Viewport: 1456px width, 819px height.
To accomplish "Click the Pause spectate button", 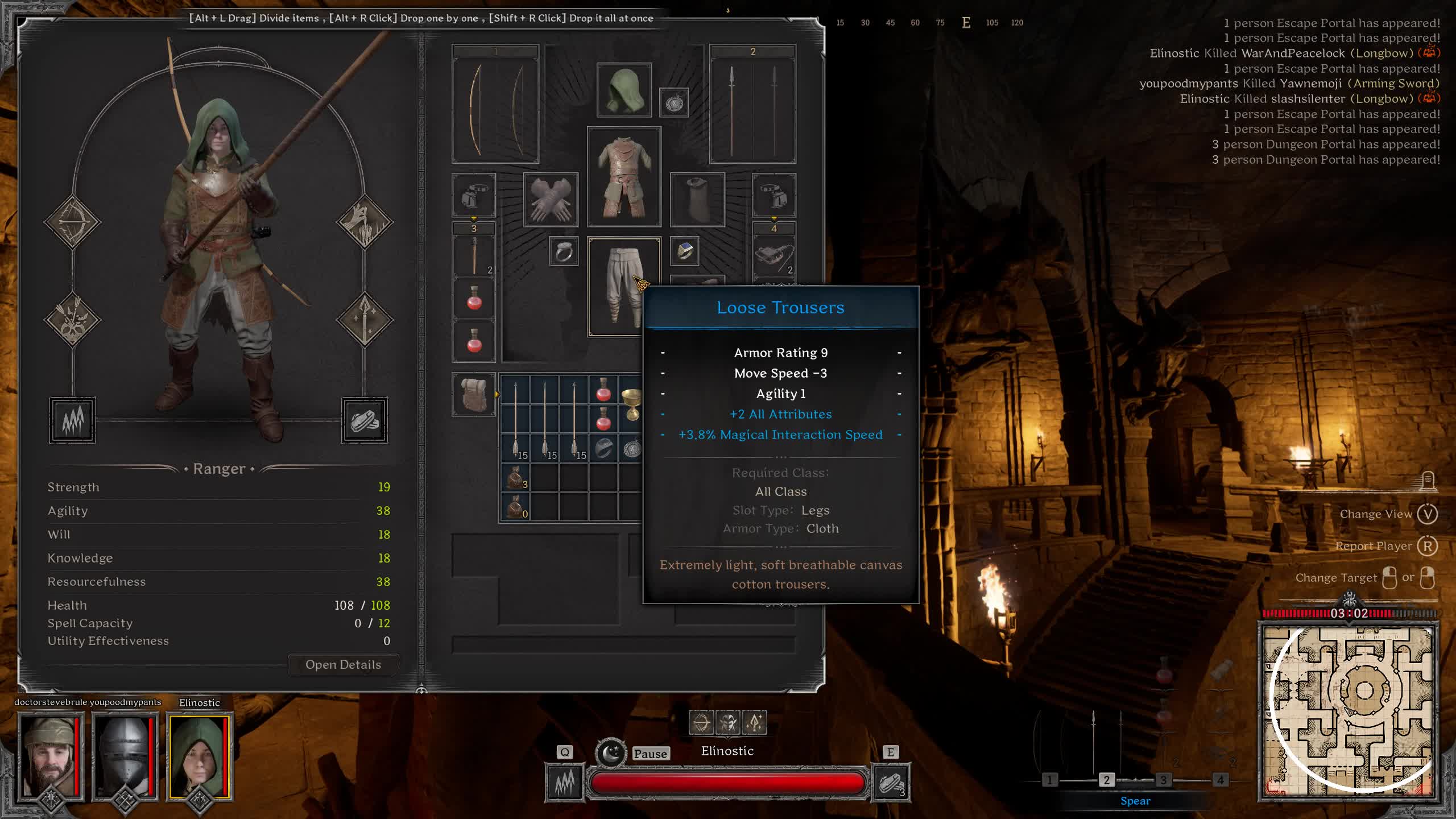I will click(x=650, y=754).
